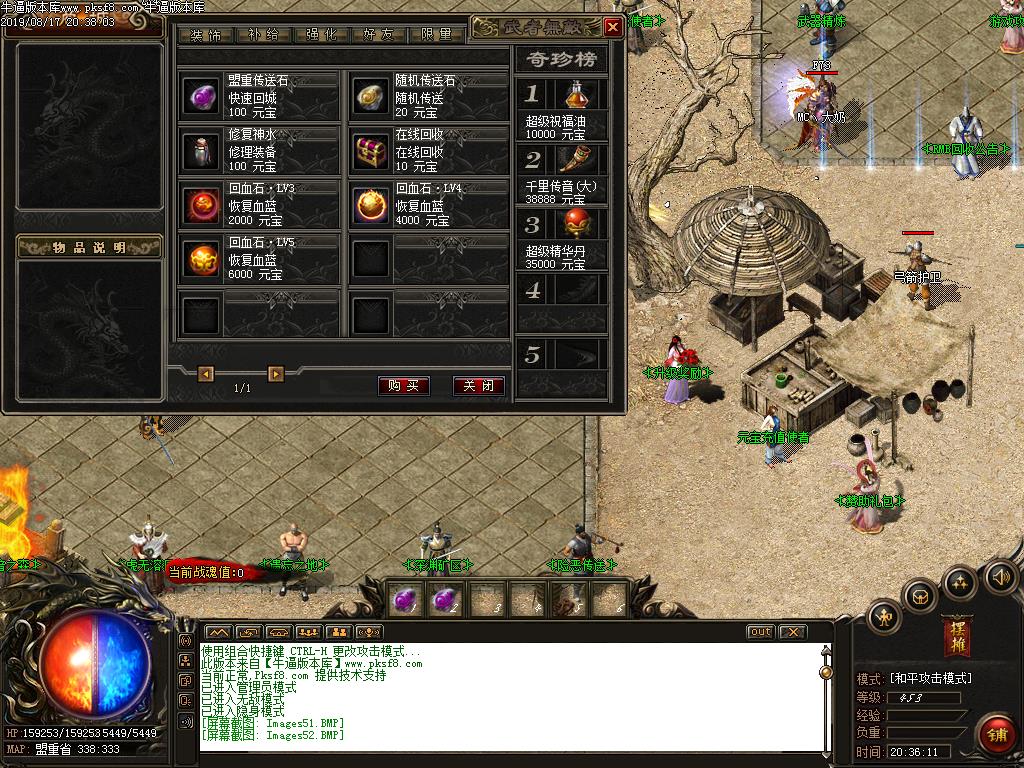Select the 回血石 LV4 item
The width and height of the screenshot is (1024, 768).
coord(372,205)
